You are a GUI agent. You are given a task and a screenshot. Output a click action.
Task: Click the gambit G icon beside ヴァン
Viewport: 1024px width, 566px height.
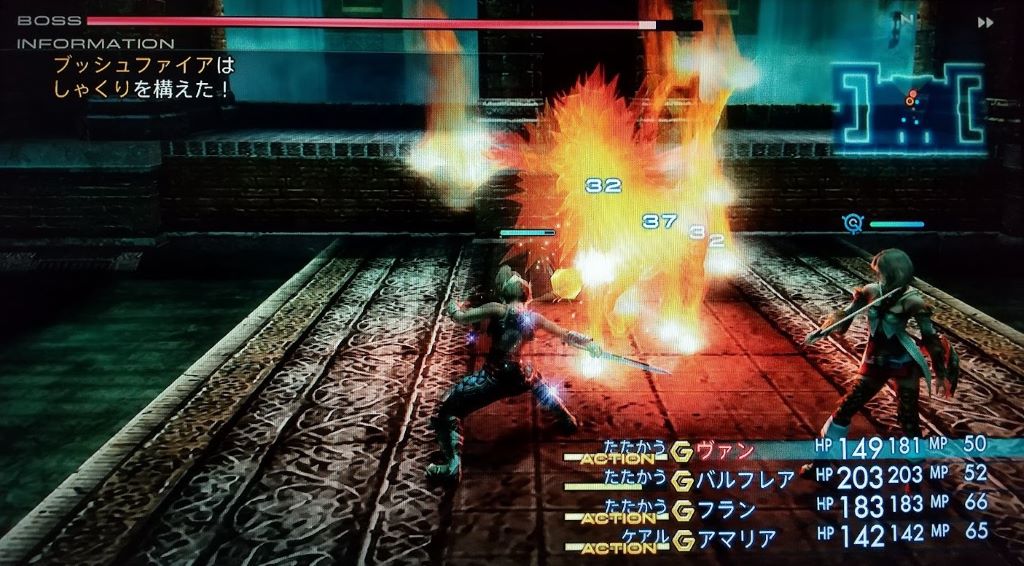(x=685, y=452)
